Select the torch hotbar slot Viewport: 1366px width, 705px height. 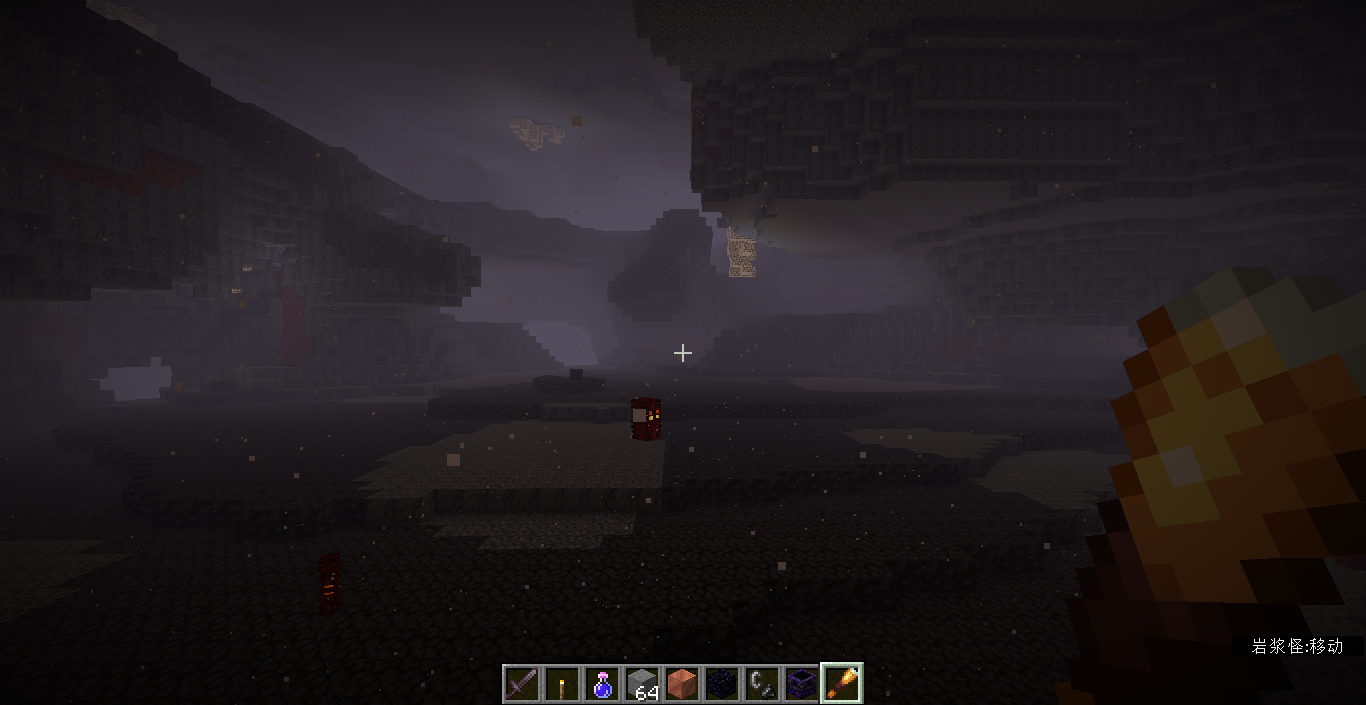click(x=562, y=684)
